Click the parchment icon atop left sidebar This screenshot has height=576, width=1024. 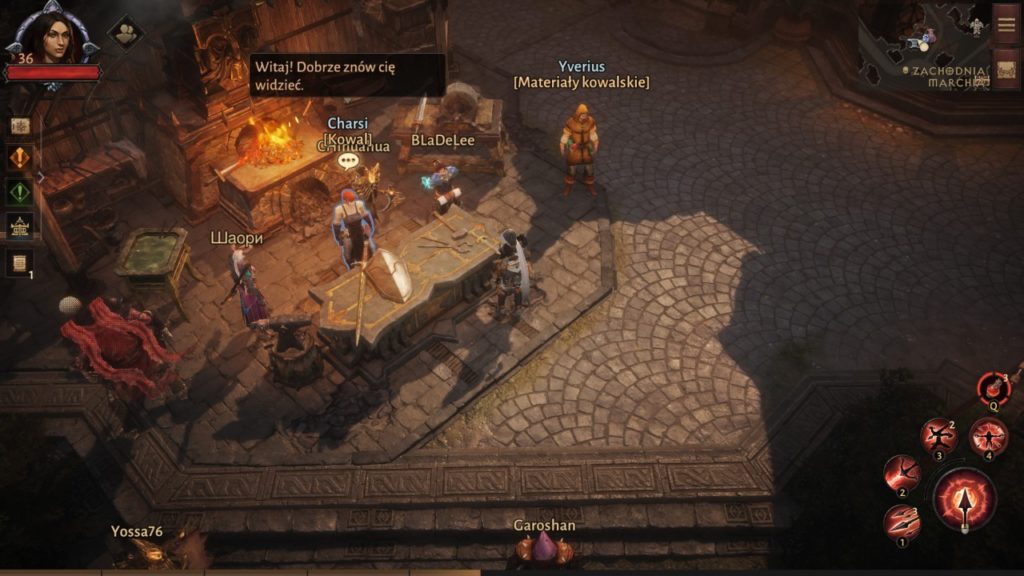20,126
